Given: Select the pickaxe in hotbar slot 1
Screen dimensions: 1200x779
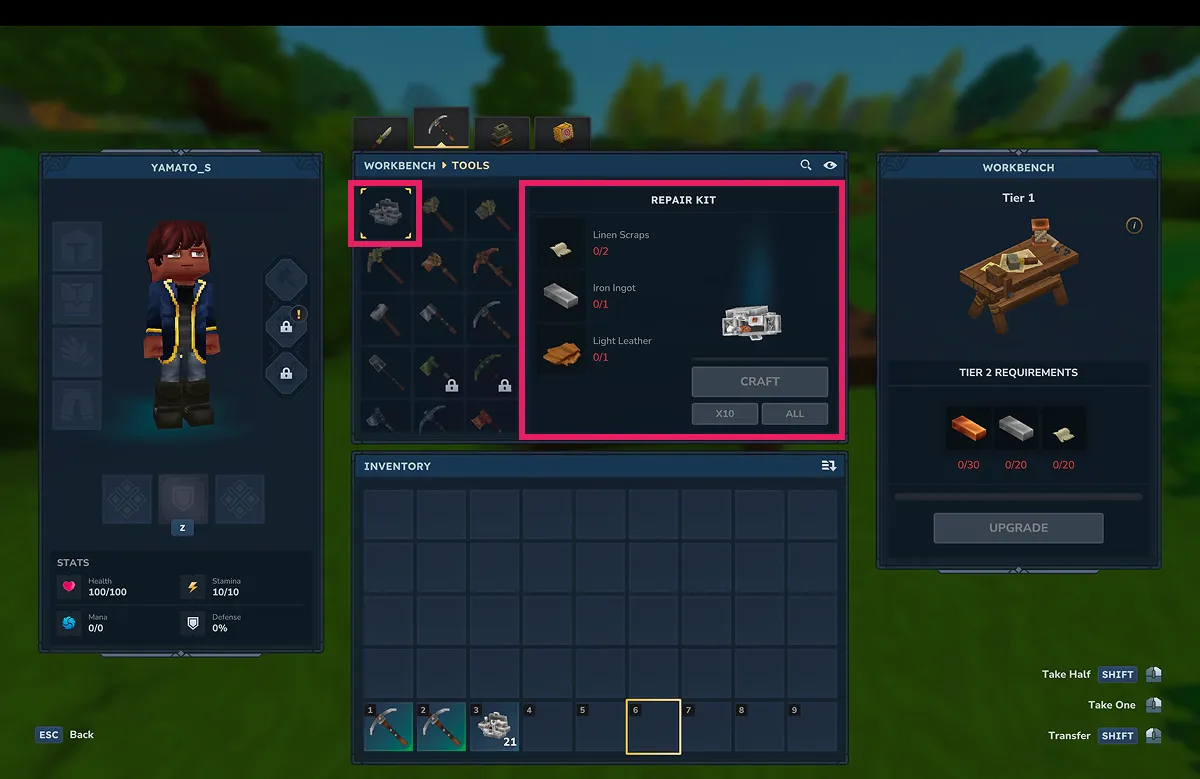Looking at the screenshot, I should [389, 727].
